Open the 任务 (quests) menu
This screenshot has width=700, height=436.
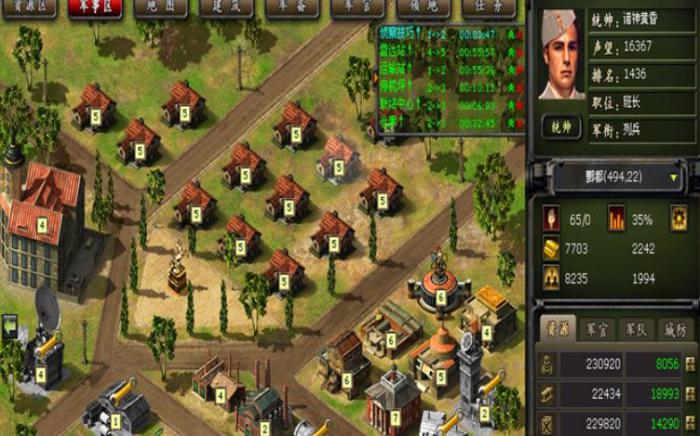tap(495, 6)
